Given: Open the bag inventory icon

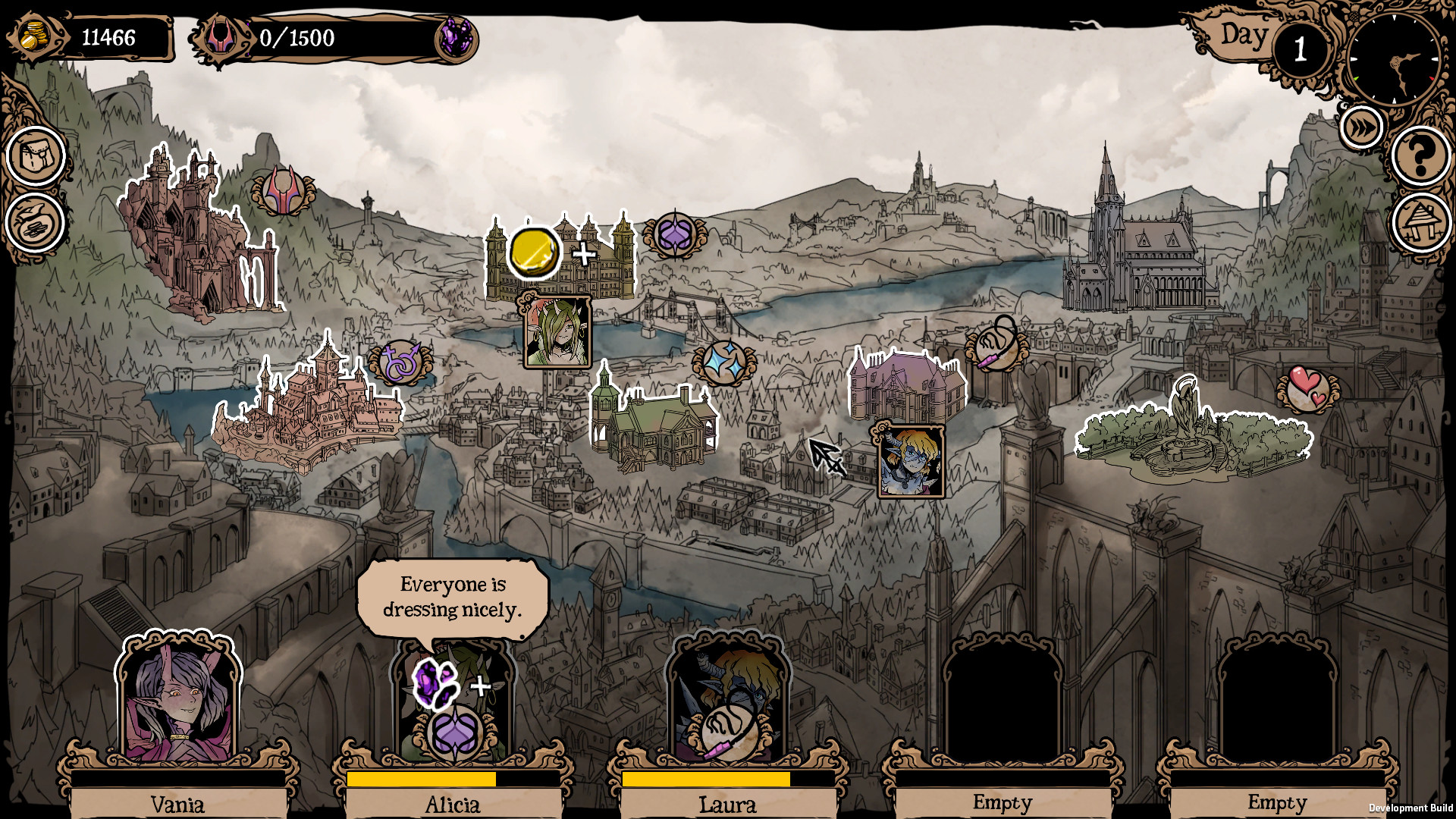Looking at the screenshot, I should coord(35,156).
